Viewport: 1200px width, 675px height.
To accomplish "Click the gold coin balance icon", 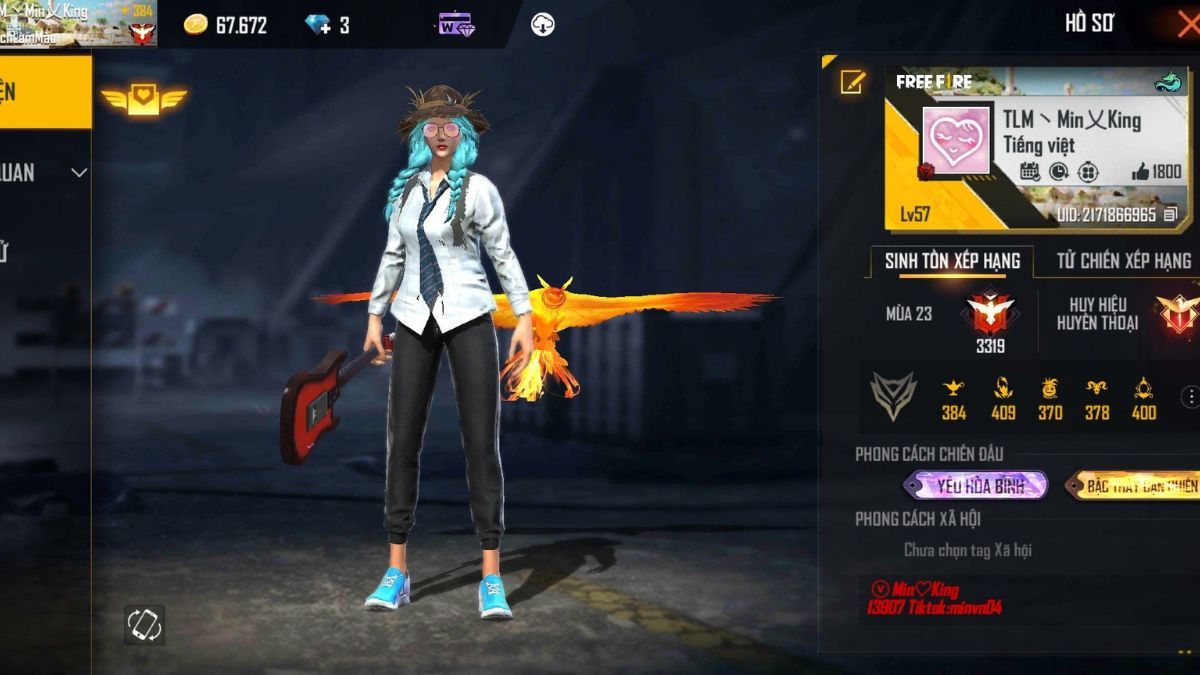I will (x=195, y=25).
